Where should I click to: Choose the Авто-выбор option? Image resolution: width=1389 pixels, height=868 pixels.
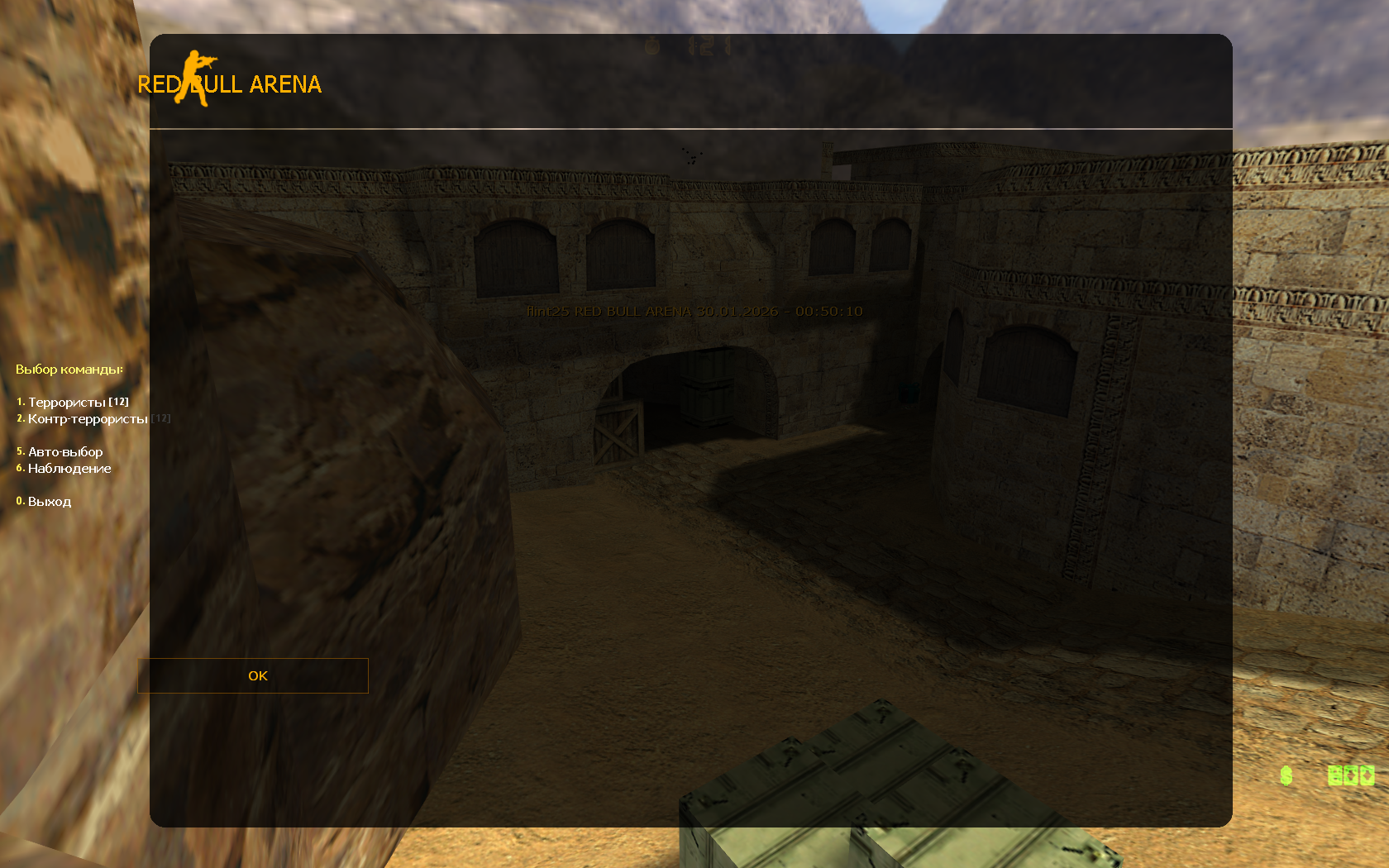65,451
